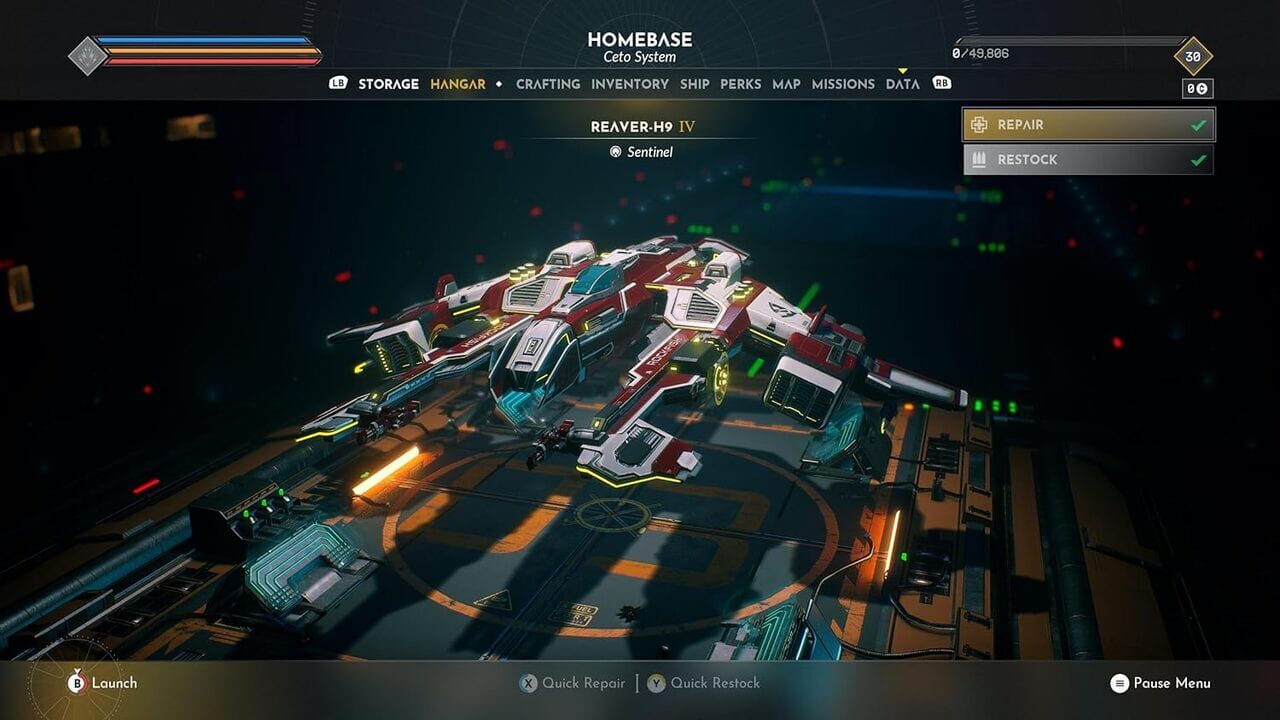
Task: Click the yellow arrow above Data
Action: [x=905, y=72]
